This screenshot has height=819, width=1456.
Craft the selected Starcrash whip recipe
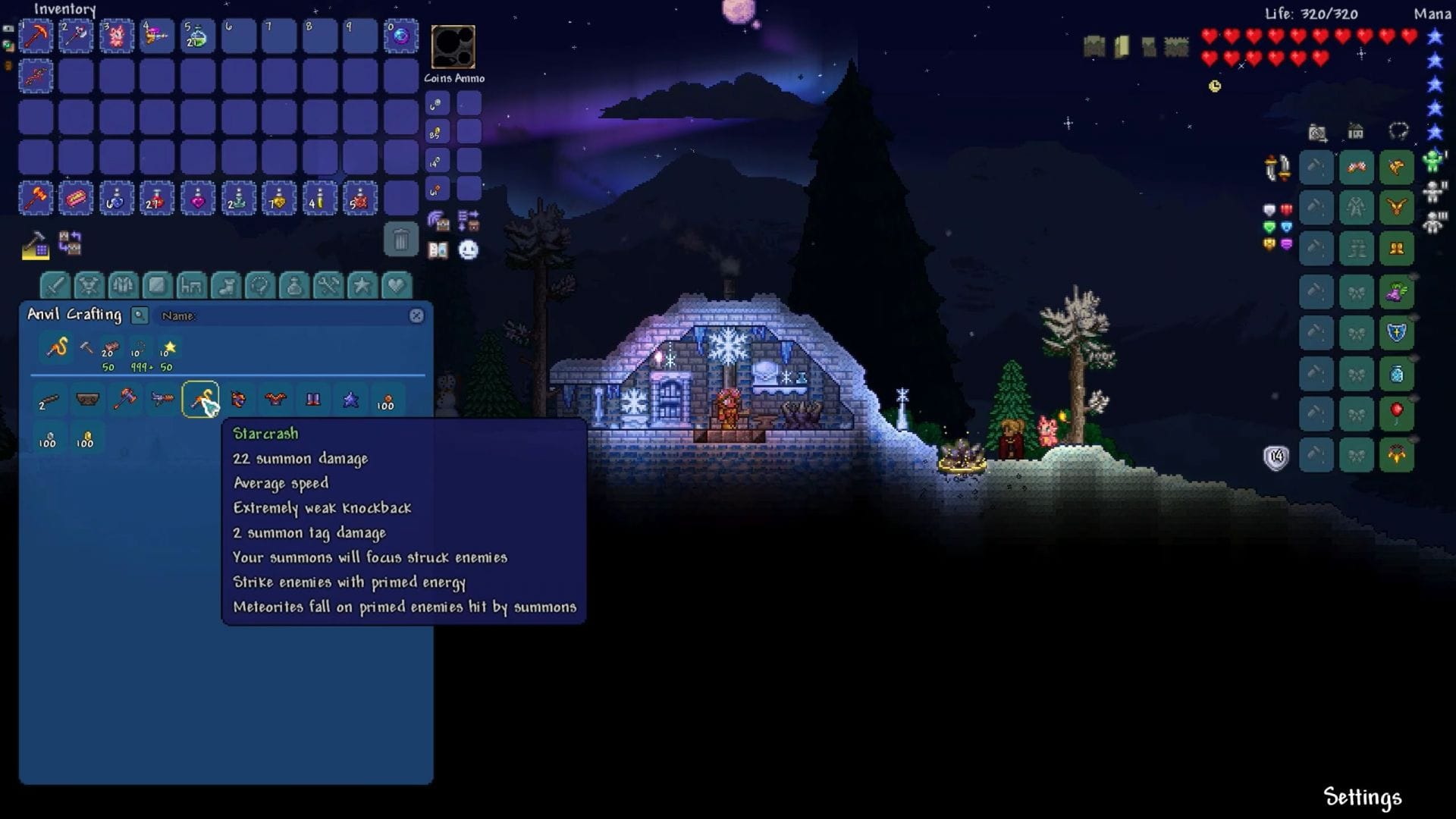click(200, 400)
